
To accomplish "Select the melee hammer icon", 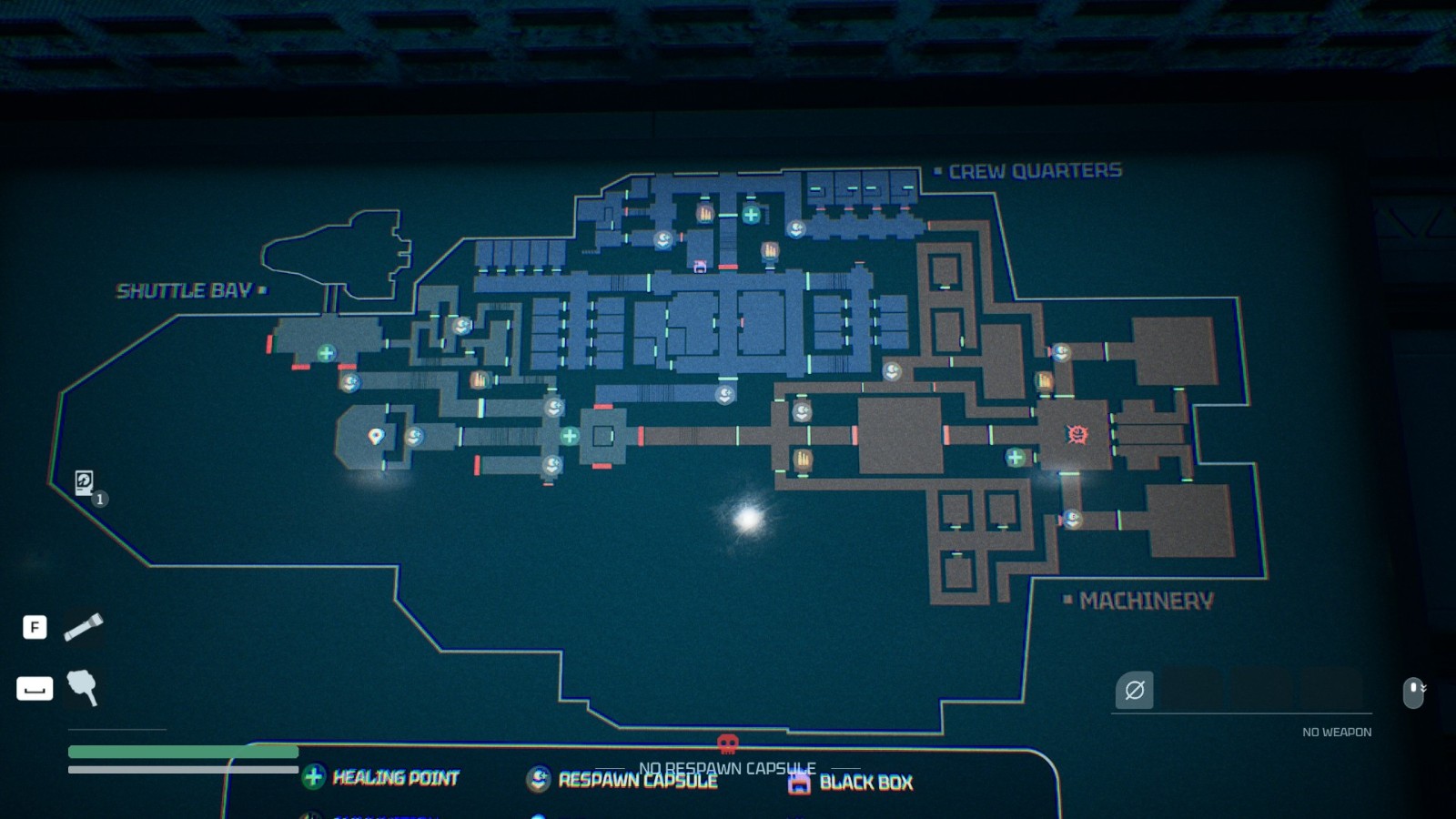I will pyautogui.click(x=82, y=687).
